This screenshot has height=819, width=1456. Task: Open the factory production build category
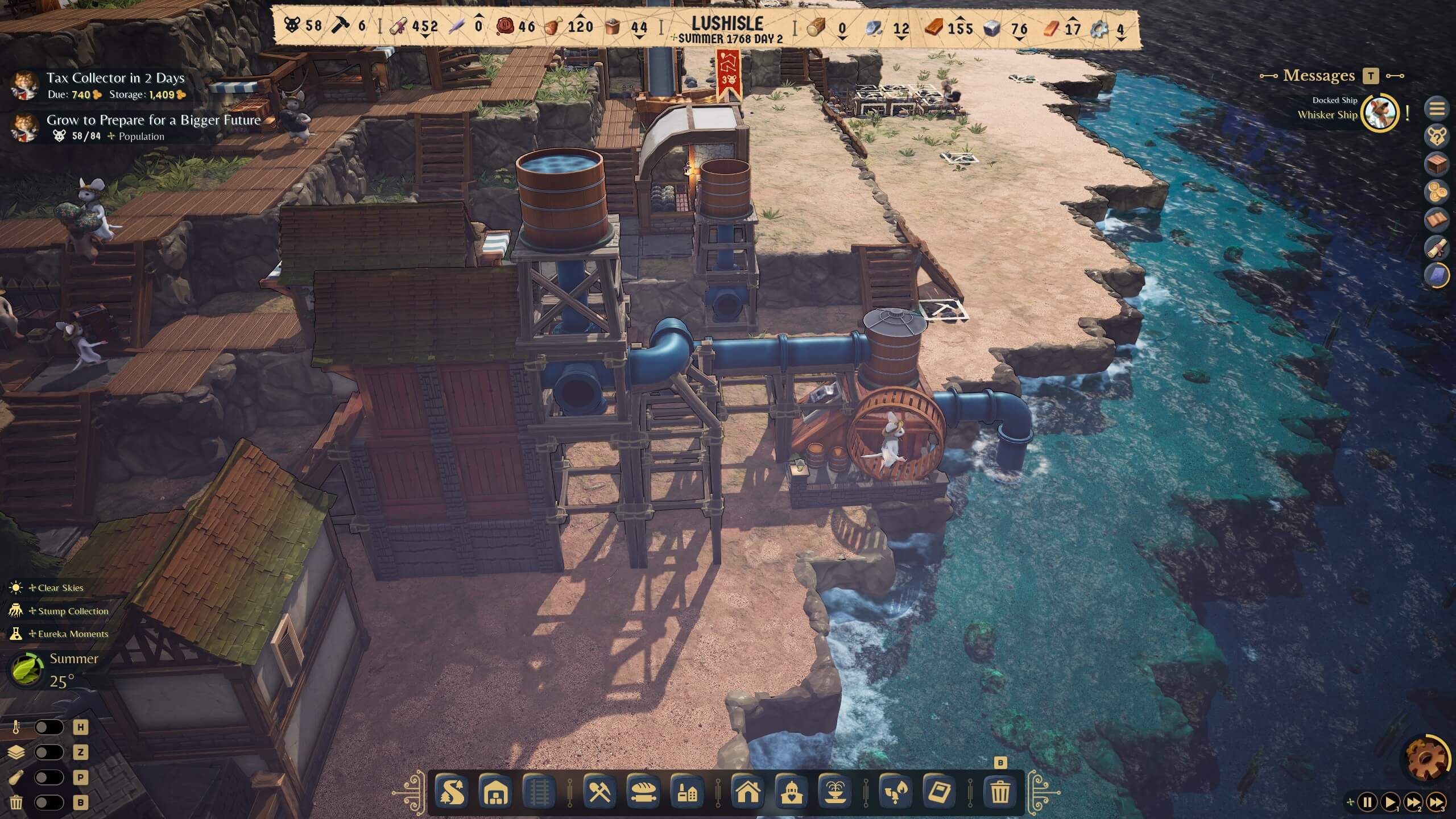[687, 792]
